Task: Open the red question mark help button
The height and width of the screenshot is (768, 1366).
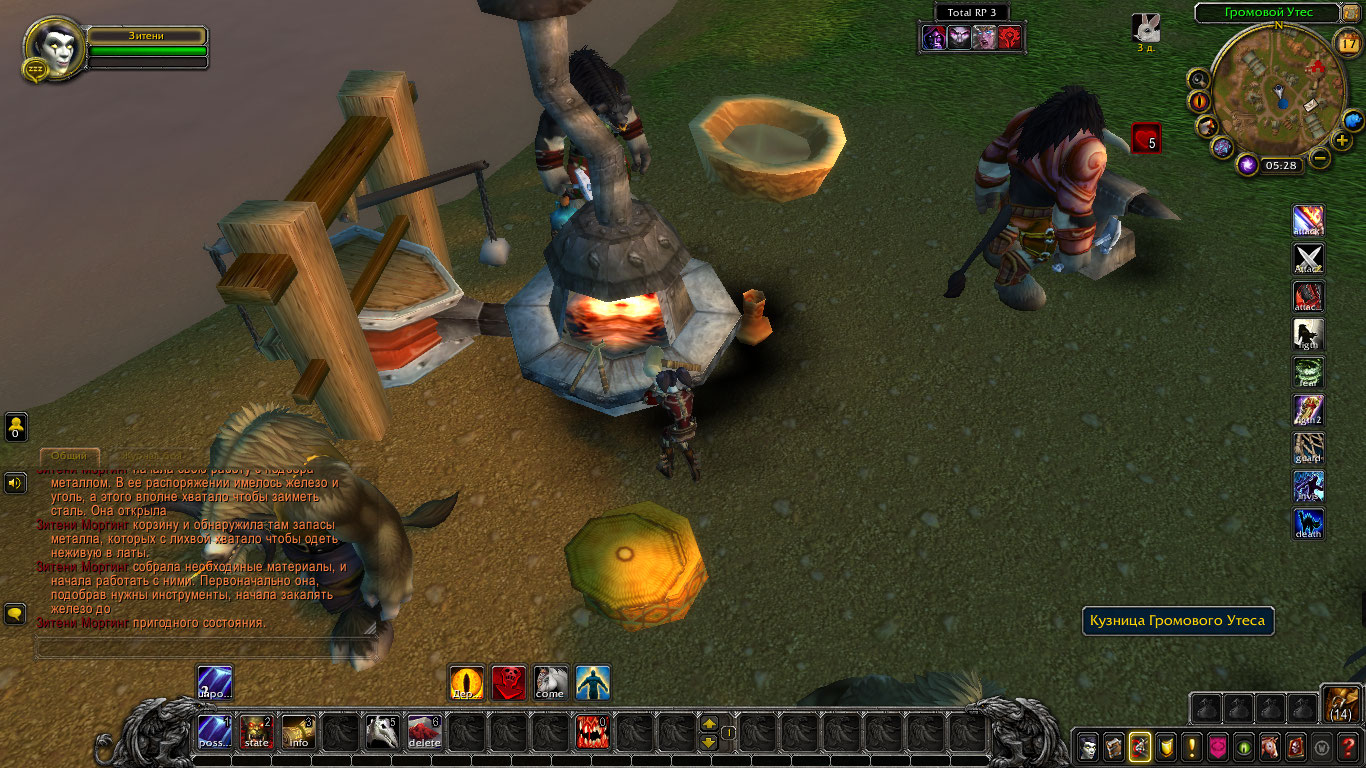Action: (x=1347, y=746)
